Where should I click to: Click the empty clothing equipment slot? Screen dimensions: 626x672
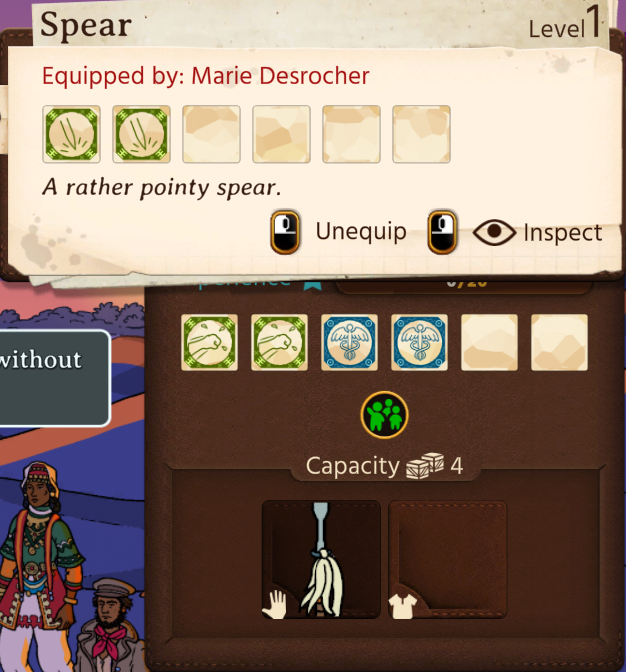click(x=447, y=559)
